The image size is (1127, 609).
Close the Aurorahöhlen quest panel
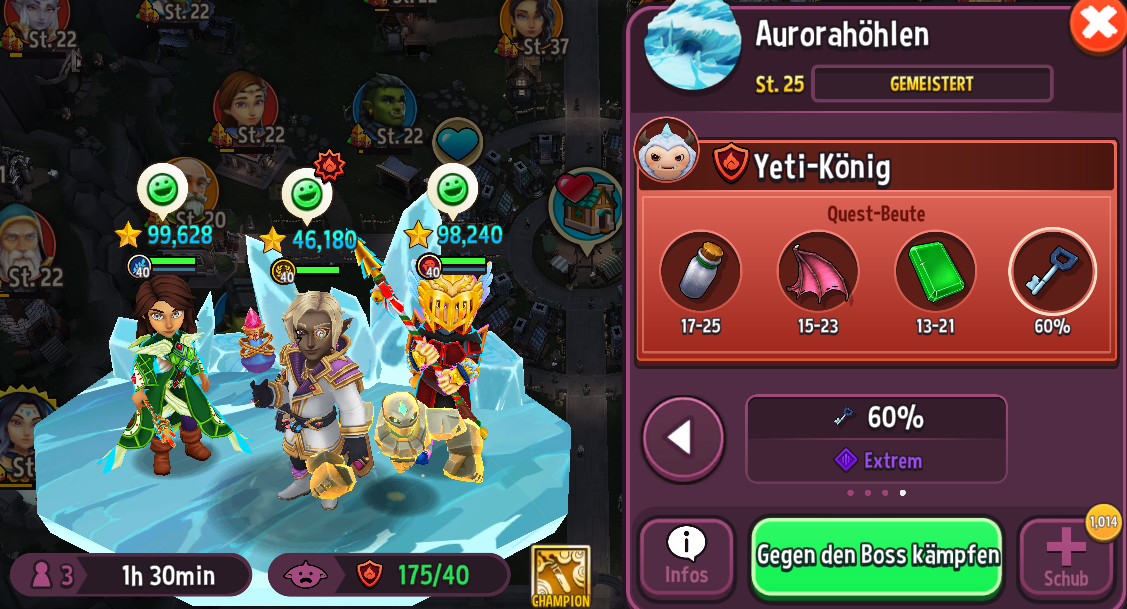click(1098, 24)
